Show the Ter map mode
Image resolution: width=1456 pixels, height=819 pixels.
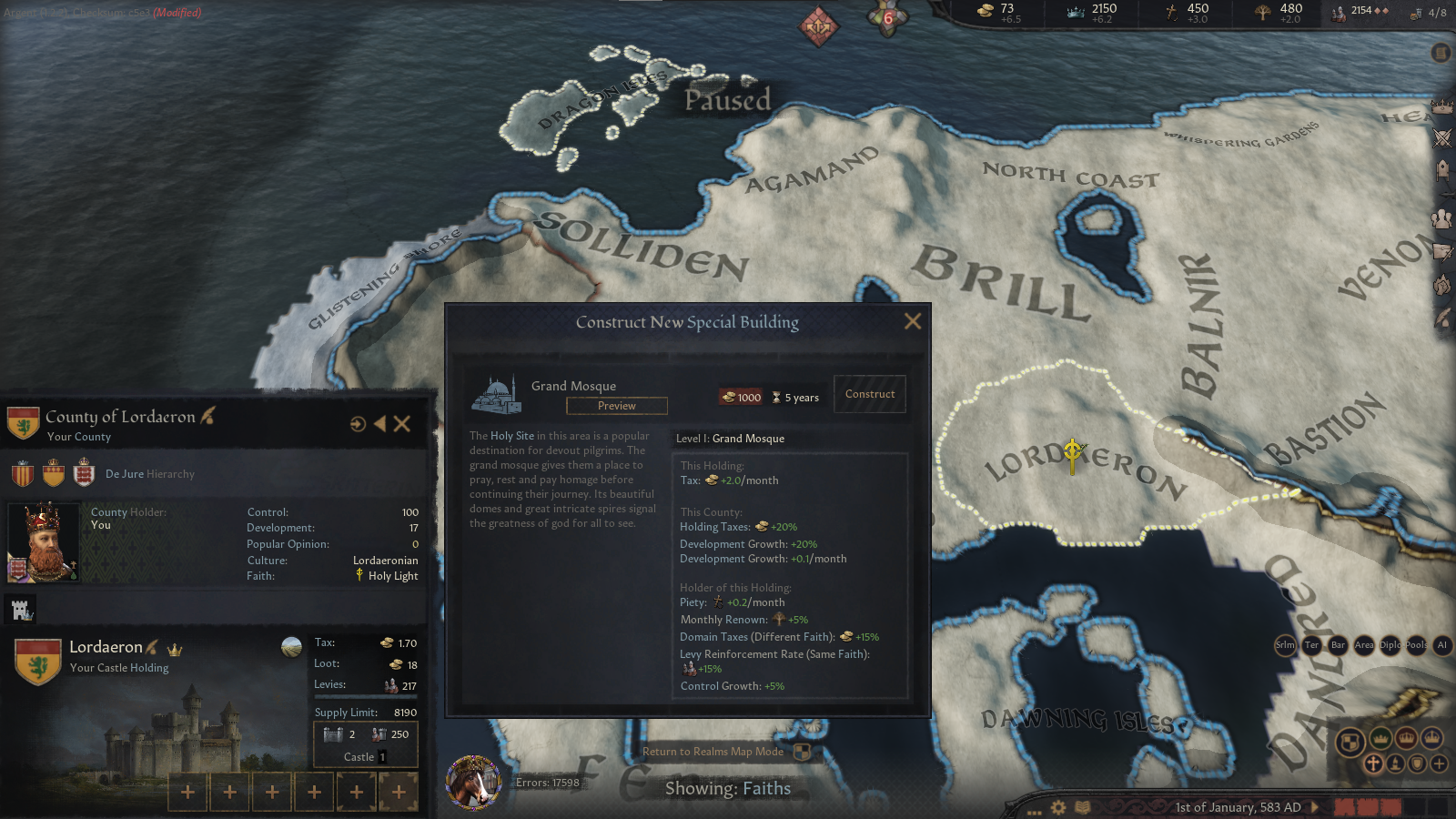(x=1311, y=645)
